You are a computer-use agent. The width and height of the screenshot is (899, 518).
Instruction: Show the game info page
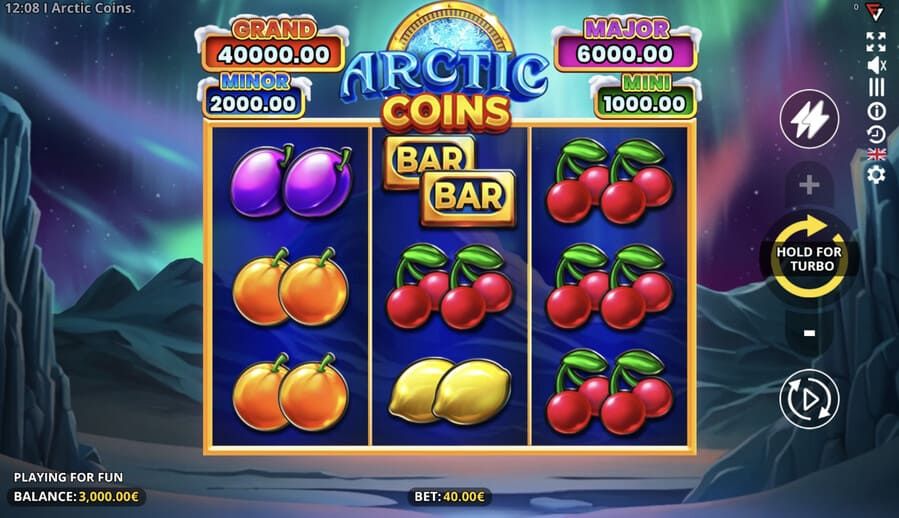(x=876, y=110)
